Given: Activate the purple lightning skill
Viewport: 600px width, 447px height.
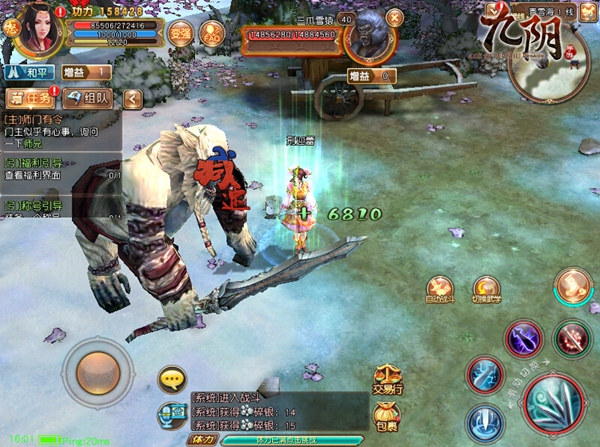Looking at the screenshot, I should (x=524, y=338).
